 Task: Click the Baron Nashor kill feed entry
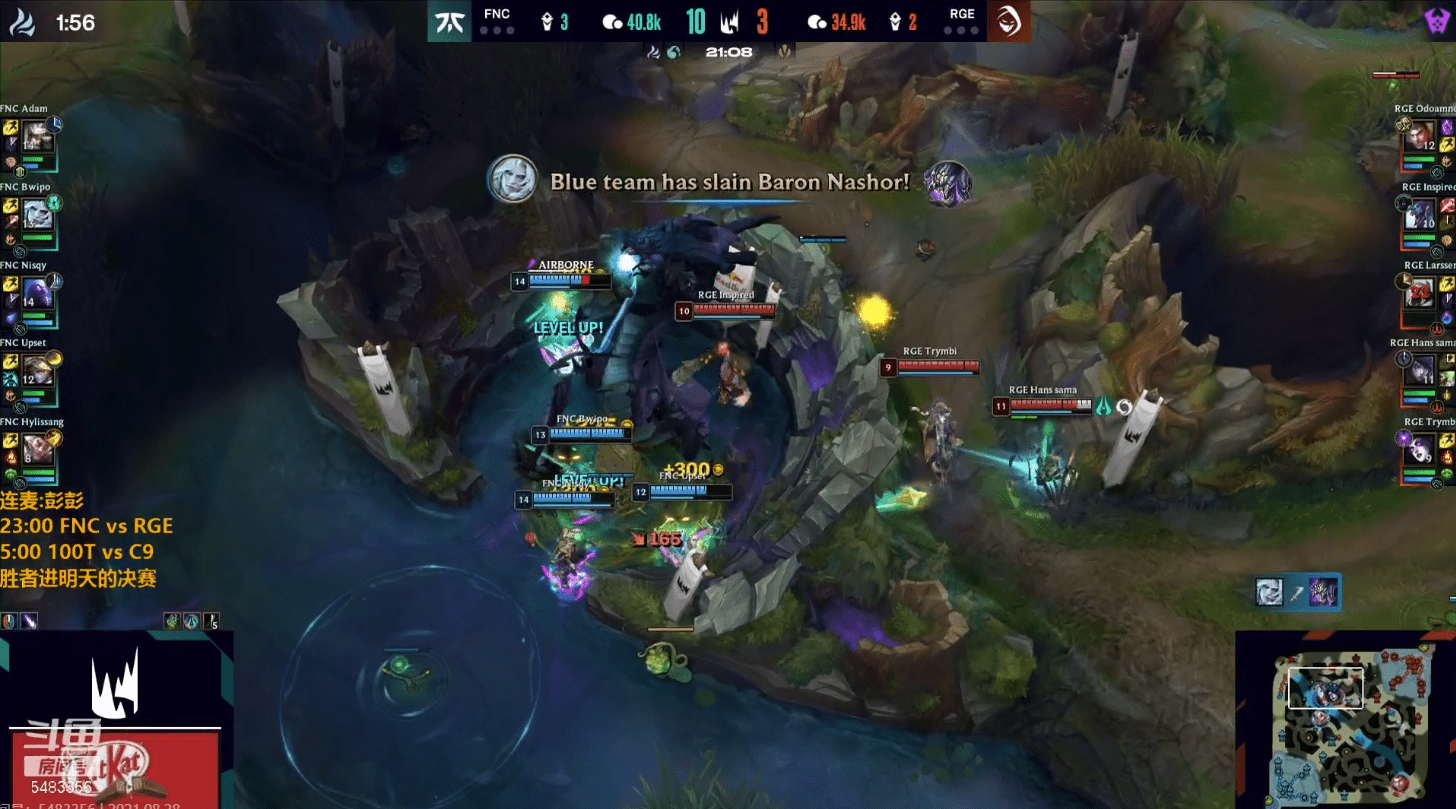1297,591
